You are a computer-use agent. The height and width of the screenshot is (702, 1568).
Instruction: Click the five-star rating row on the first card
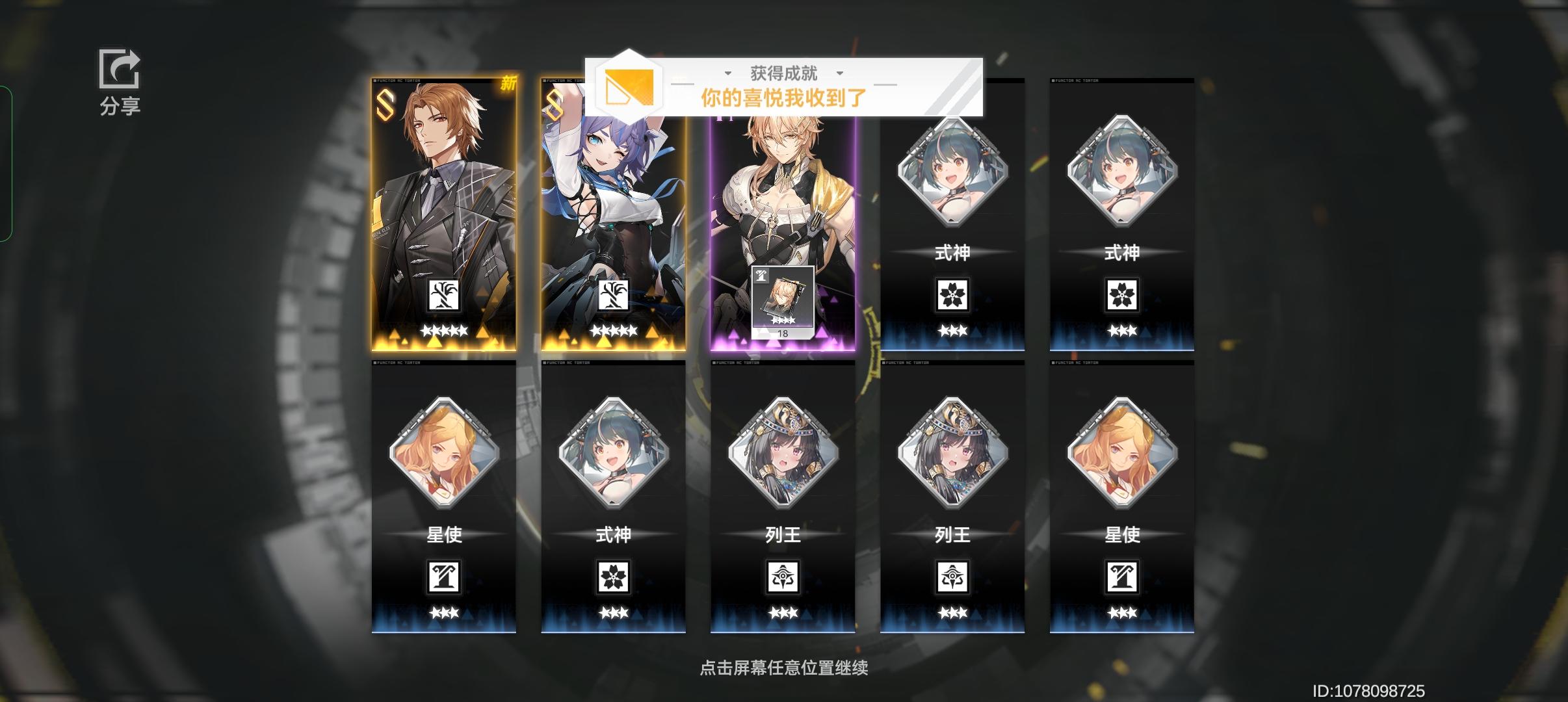point(445,331)
